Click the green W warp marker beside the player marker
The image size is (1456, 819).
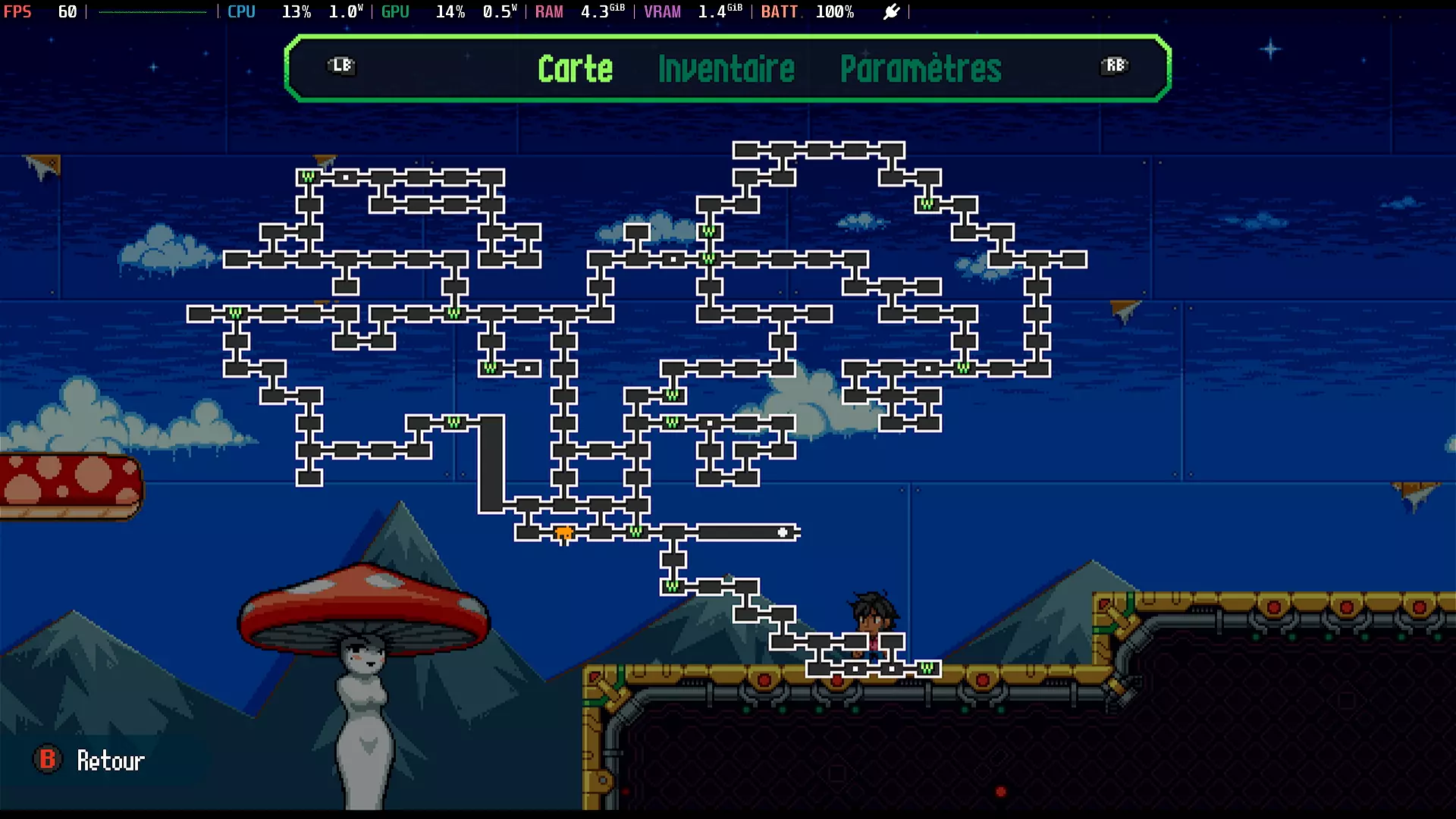(634, 531)
